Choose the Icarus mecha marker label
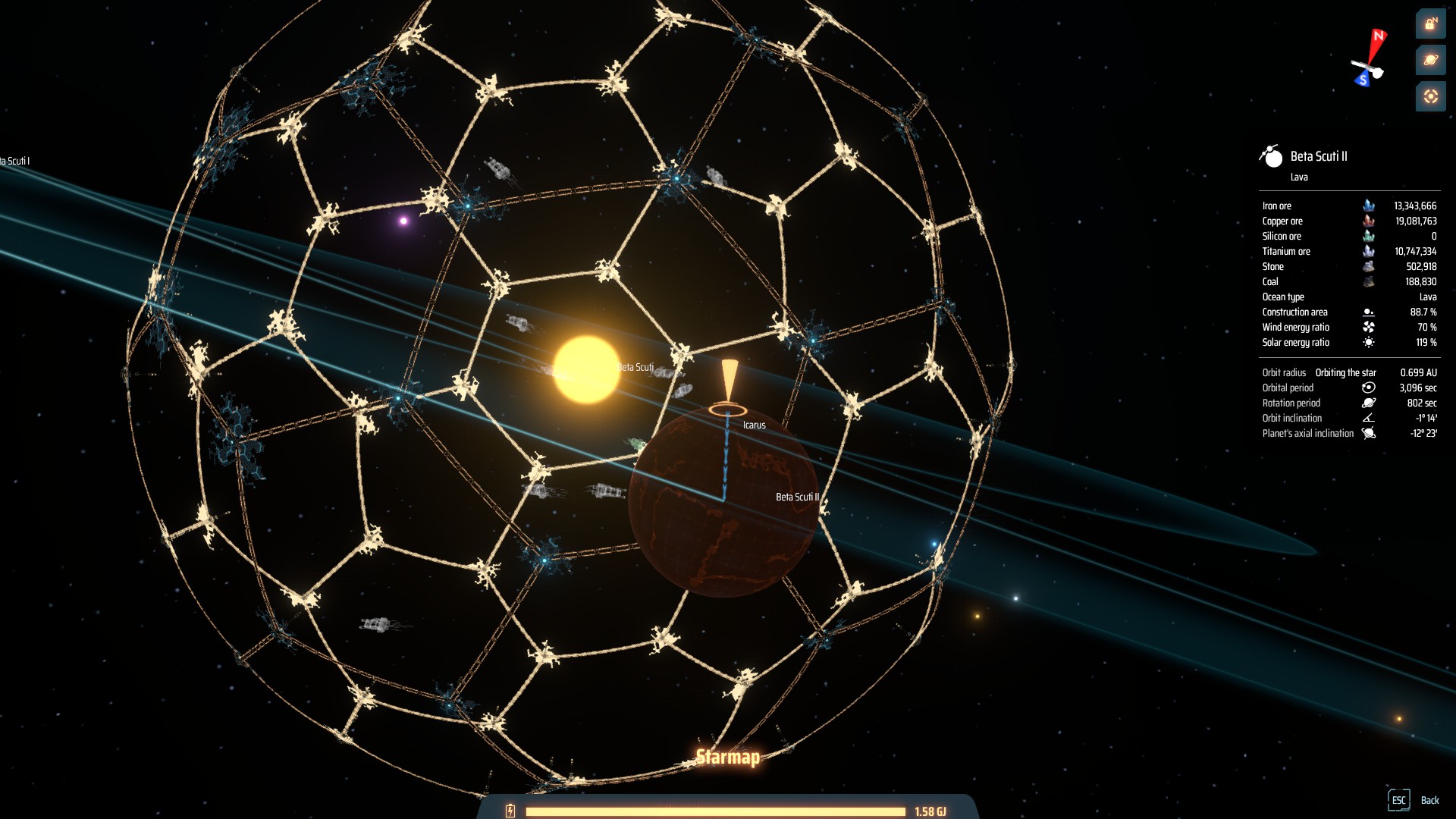 (754, 425)
